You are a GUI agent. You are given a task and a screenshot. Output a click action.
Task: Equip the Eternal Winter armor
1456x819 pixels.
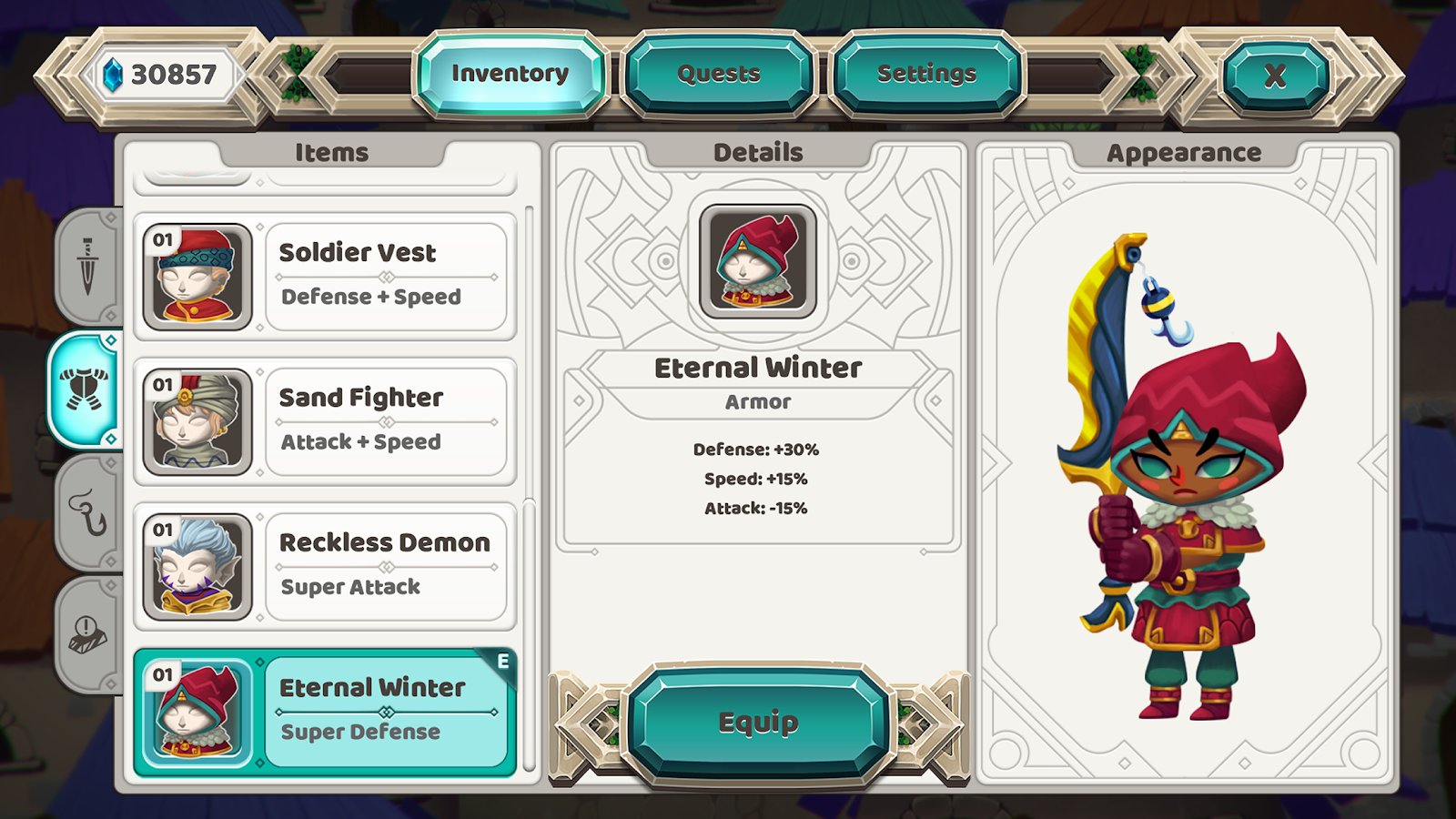pos(758,723)
